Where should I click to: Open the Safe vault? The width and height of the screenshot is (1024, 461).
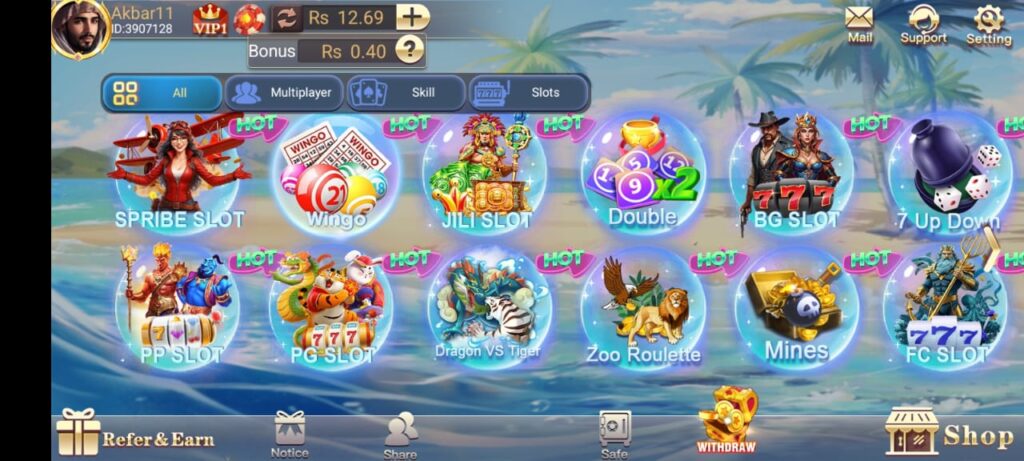[x=614, y=433]
